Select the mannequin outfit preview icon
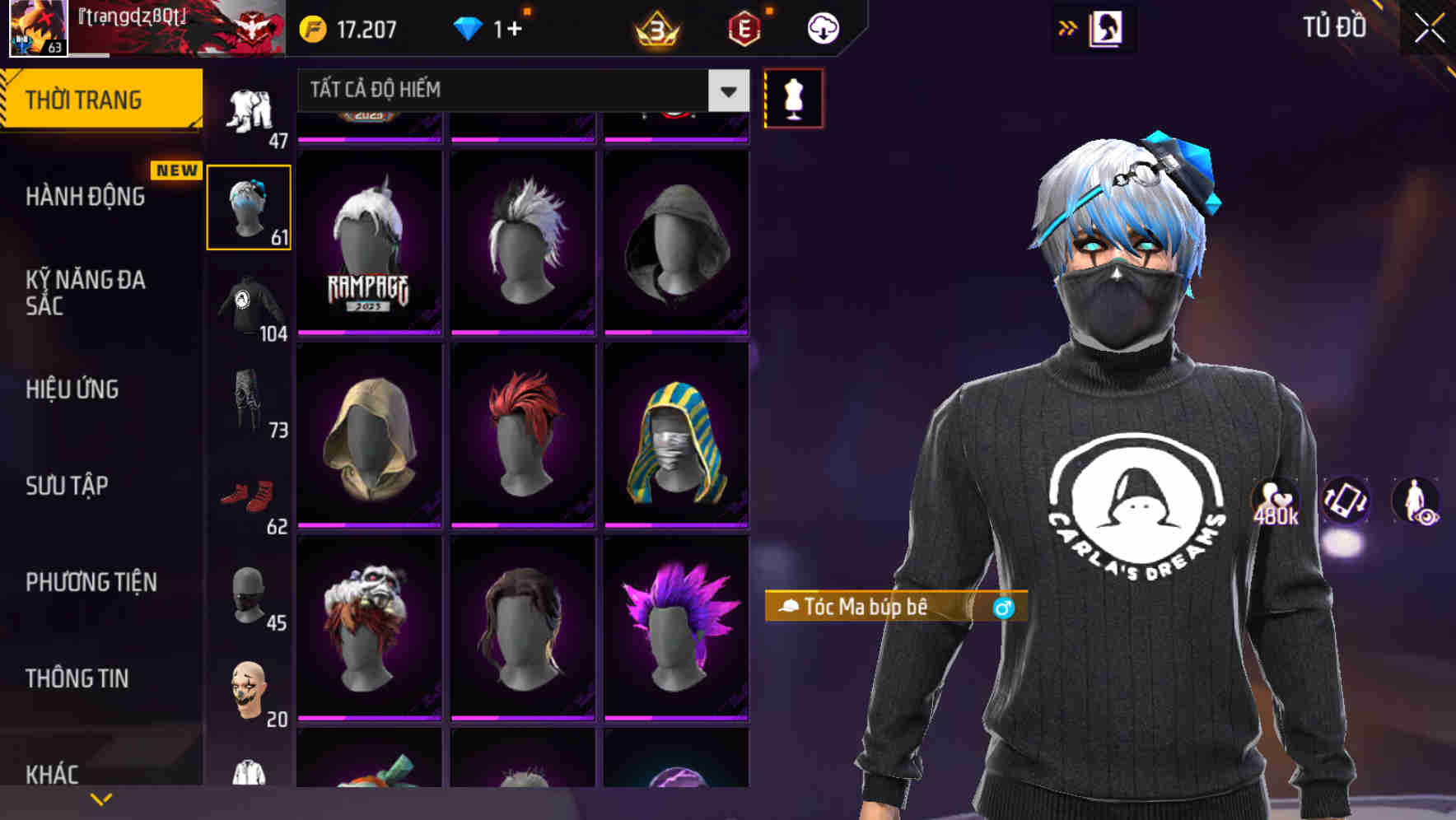The width and height of the screenshot is (1456, 820). click(x=793, y=96)
